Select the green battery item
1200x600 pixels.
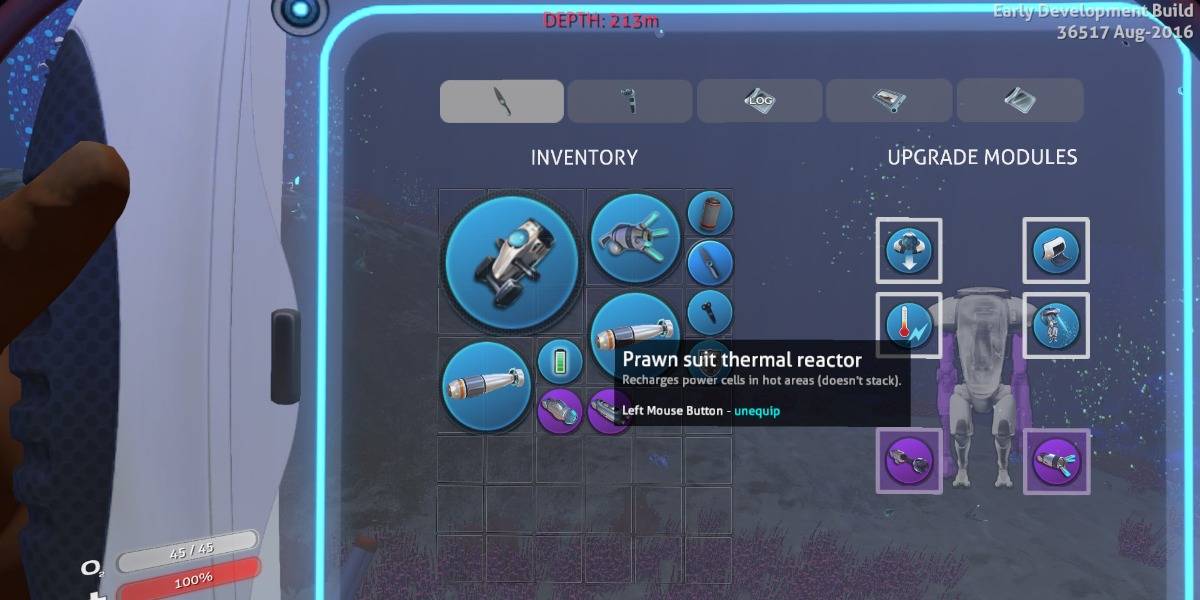point(560,362)
